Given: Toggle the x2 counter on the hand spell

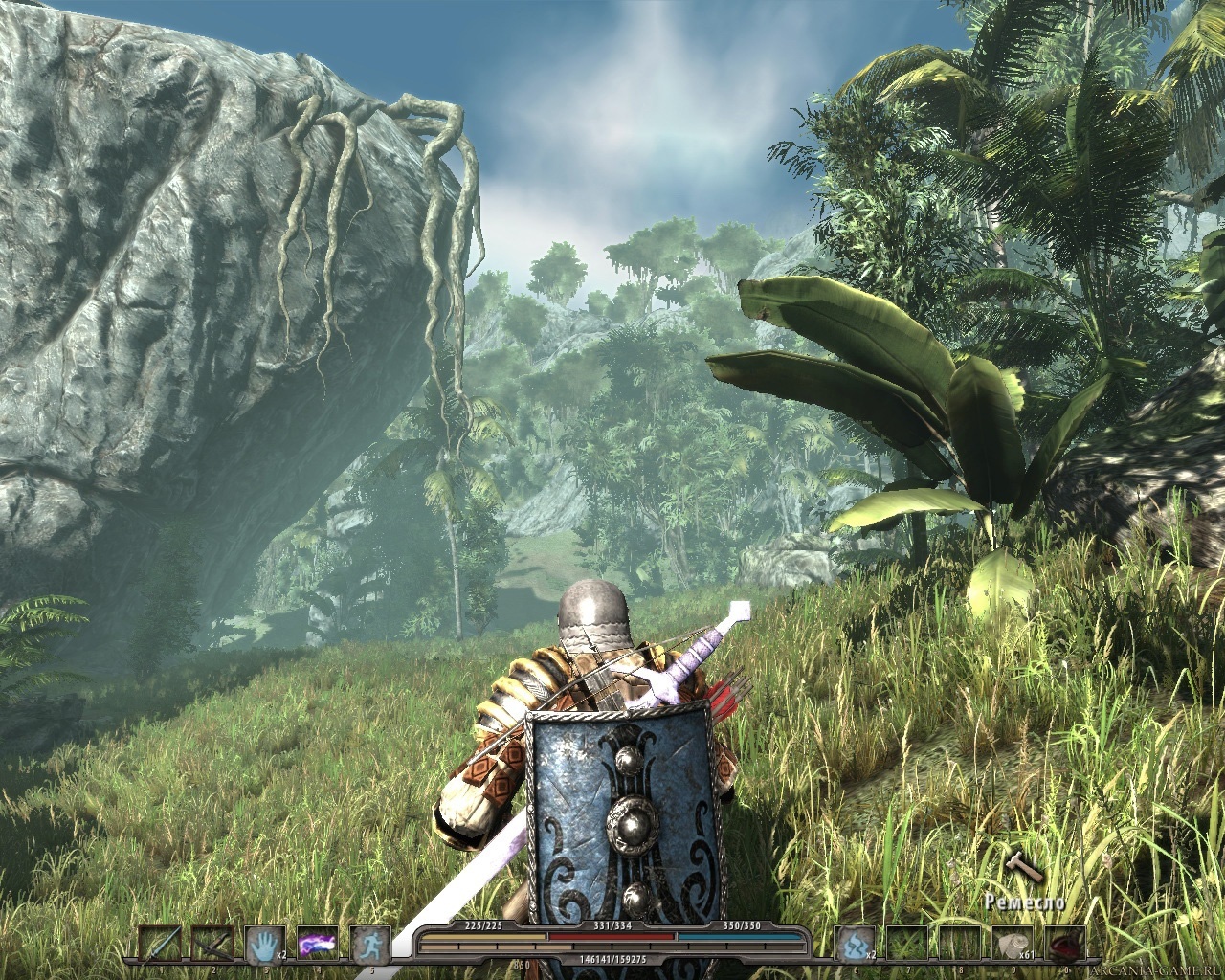Looking at the screenshot, I should (x=281, y=956).
